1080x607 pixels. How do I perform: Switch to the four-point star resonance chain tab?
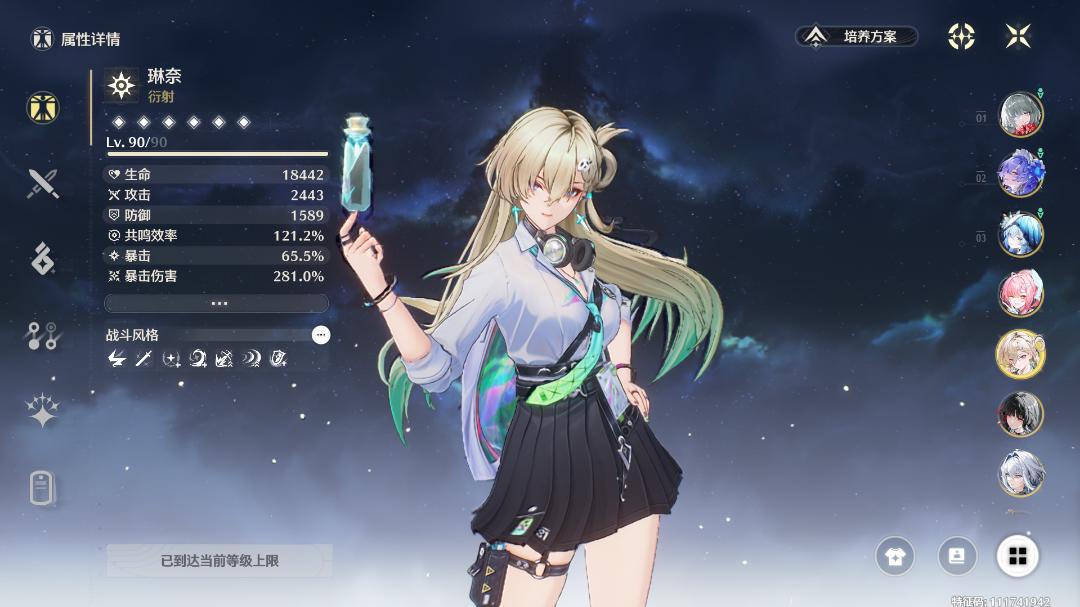pyautogui.click(x=43, y=410)
